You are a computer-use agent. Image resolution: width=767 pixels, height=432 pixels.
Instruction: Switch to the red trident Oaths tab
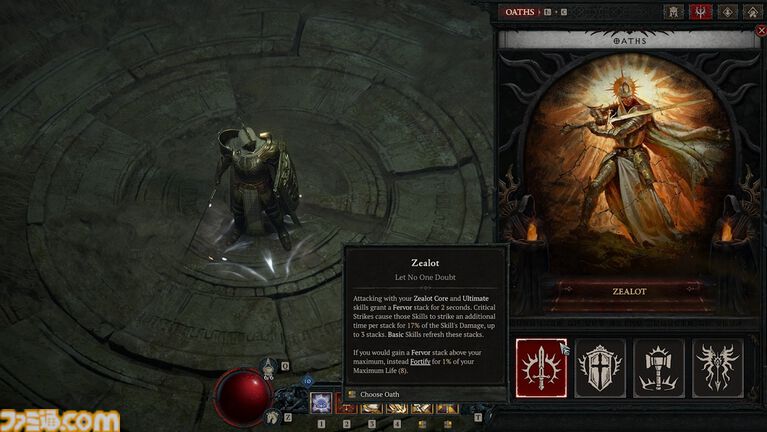click(702, 12)
